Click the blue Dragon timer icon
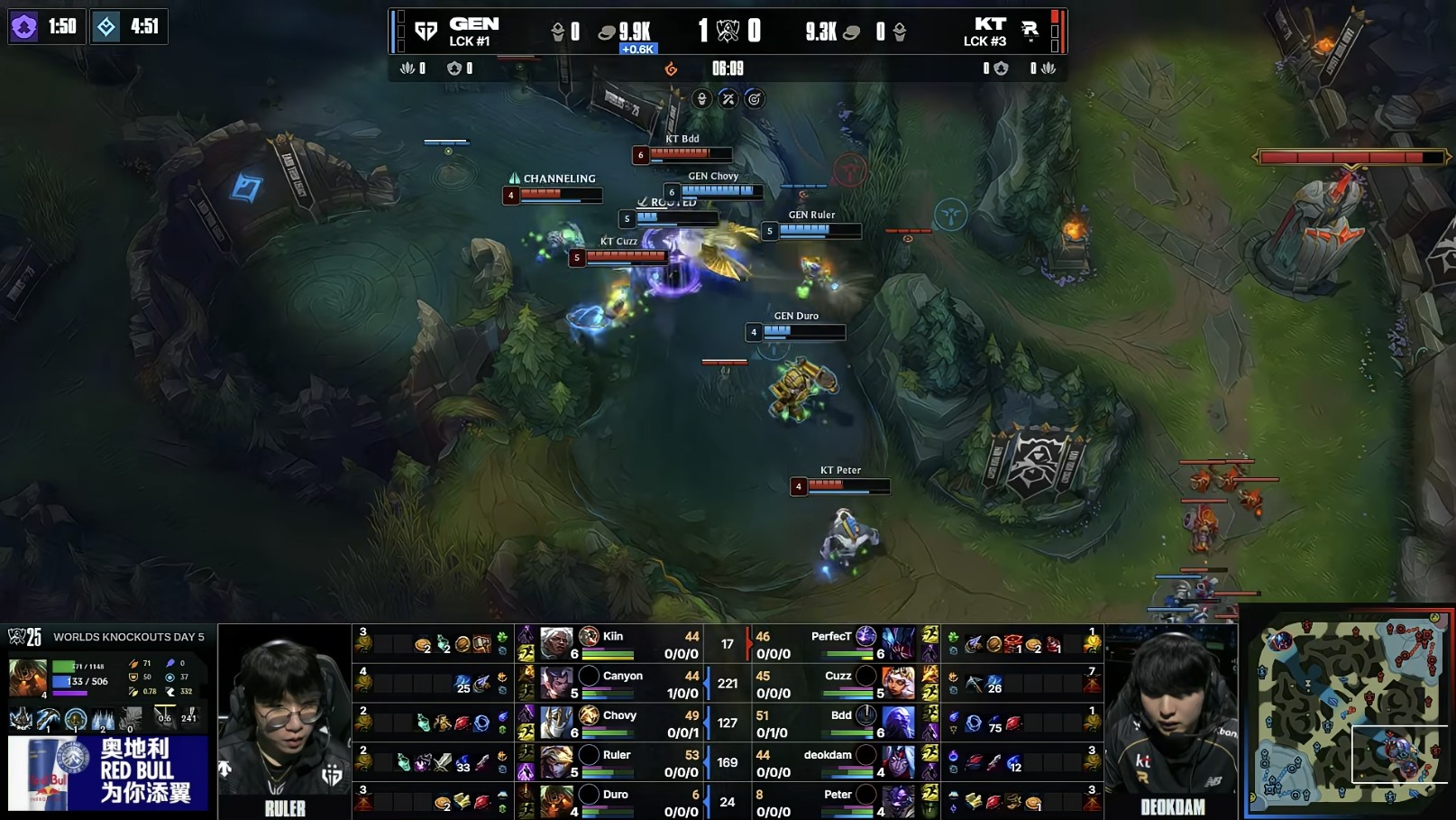 pyautogui.click(x=106, y=26)
